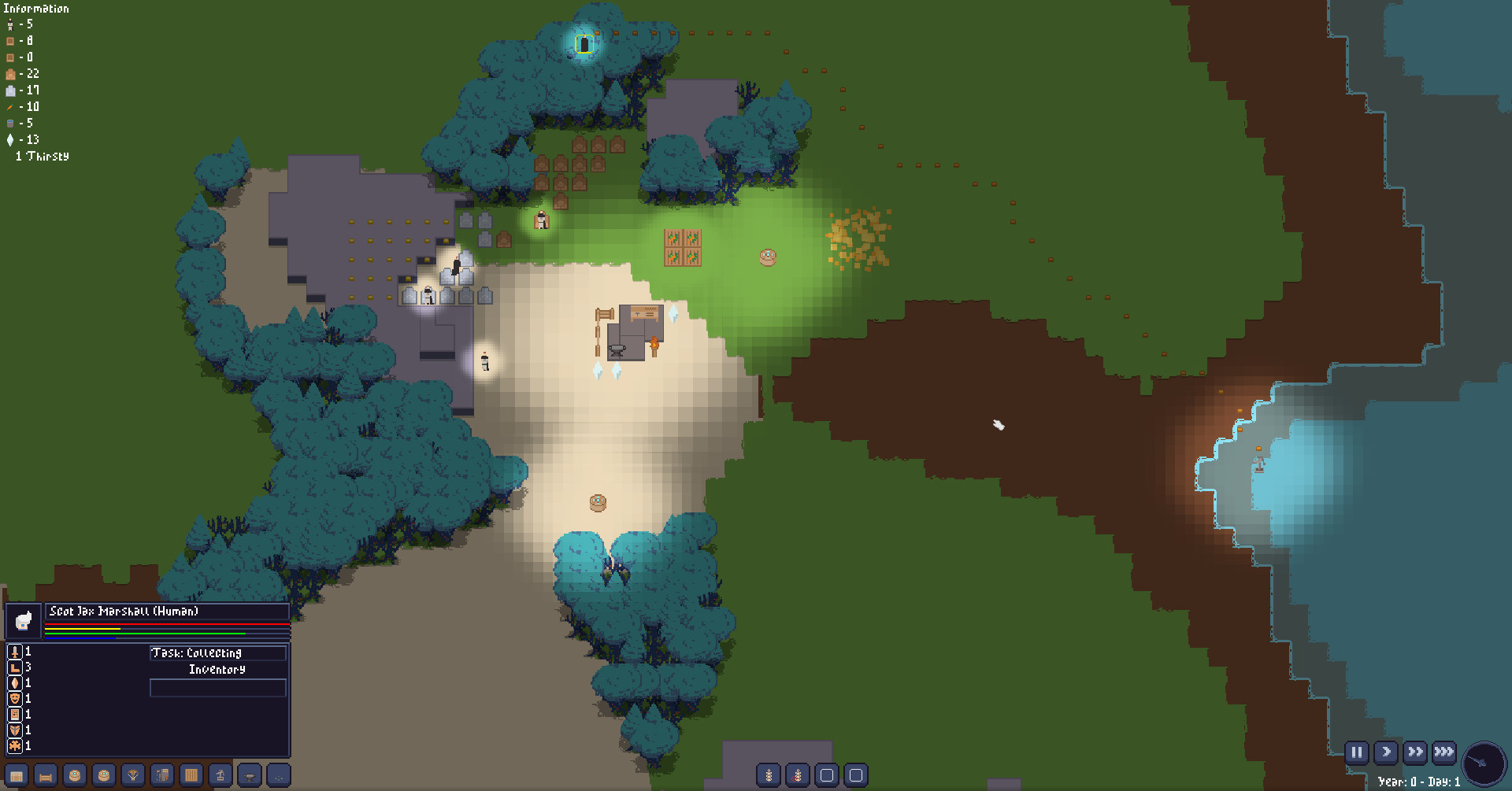Click the wheat harvesting icon near bottom center

click(x=768, y=774)
